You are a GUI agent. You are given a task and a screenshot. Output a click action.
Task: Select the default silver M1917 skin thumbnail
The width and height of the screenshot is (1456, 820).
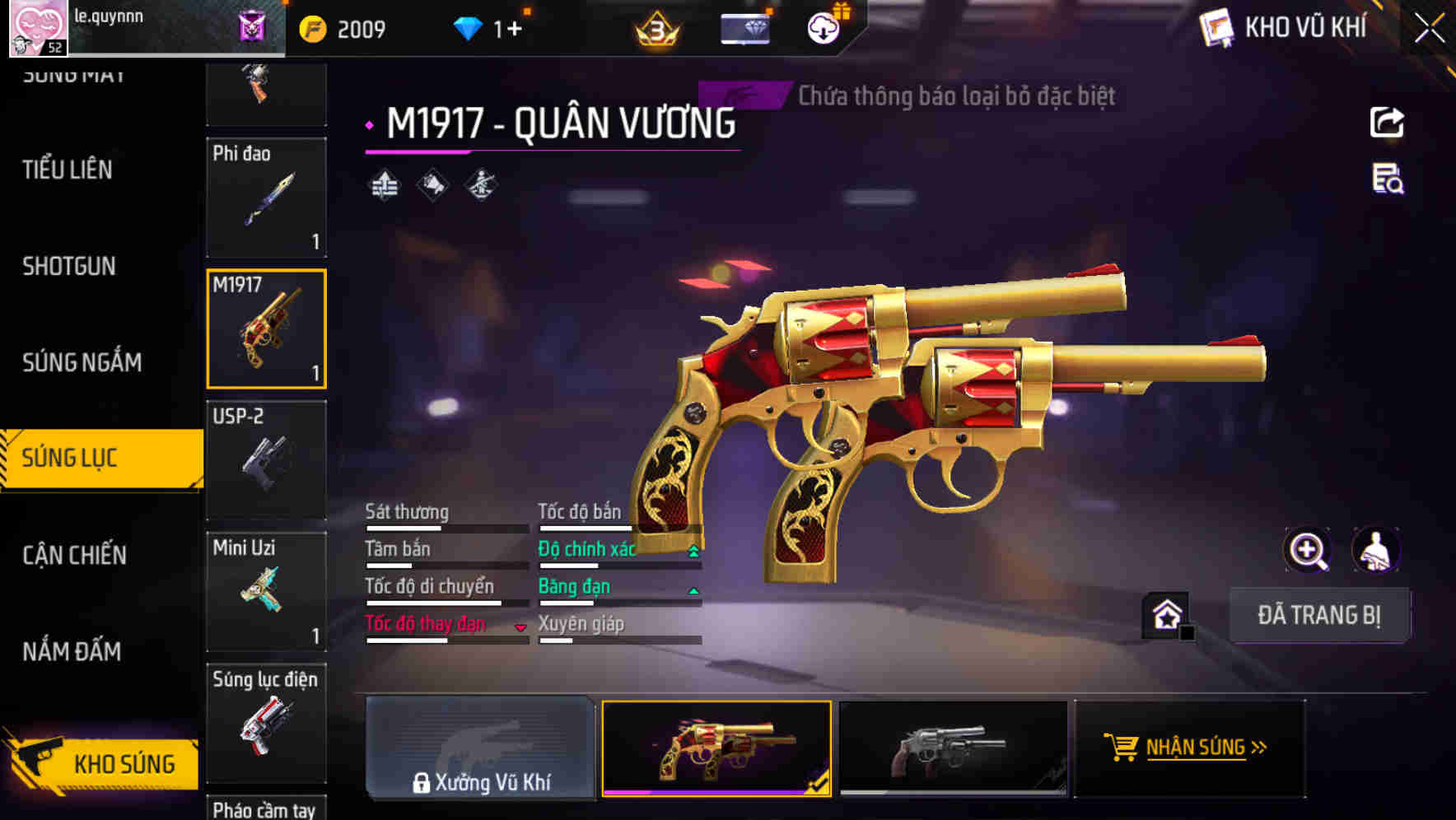(951, 748)
